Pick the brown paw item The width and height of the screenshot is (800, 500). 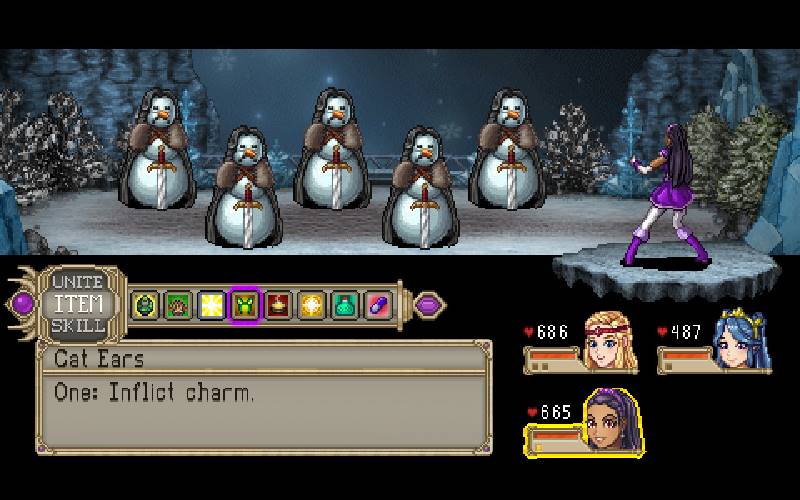(x=178, y=304)
